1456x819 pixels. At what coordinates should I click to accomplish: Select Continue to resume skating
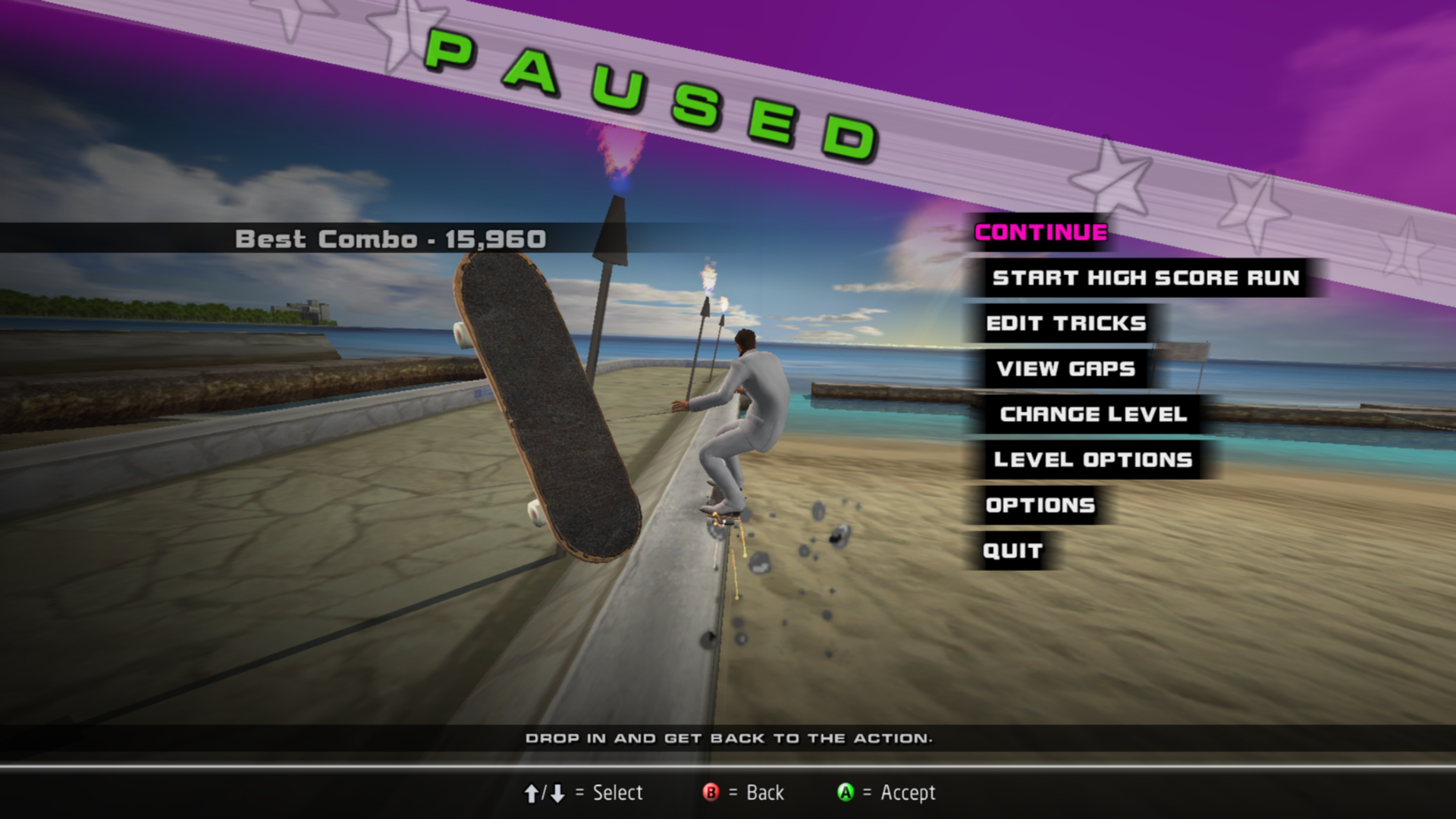pyautogui.click(x=1040, y=232)
